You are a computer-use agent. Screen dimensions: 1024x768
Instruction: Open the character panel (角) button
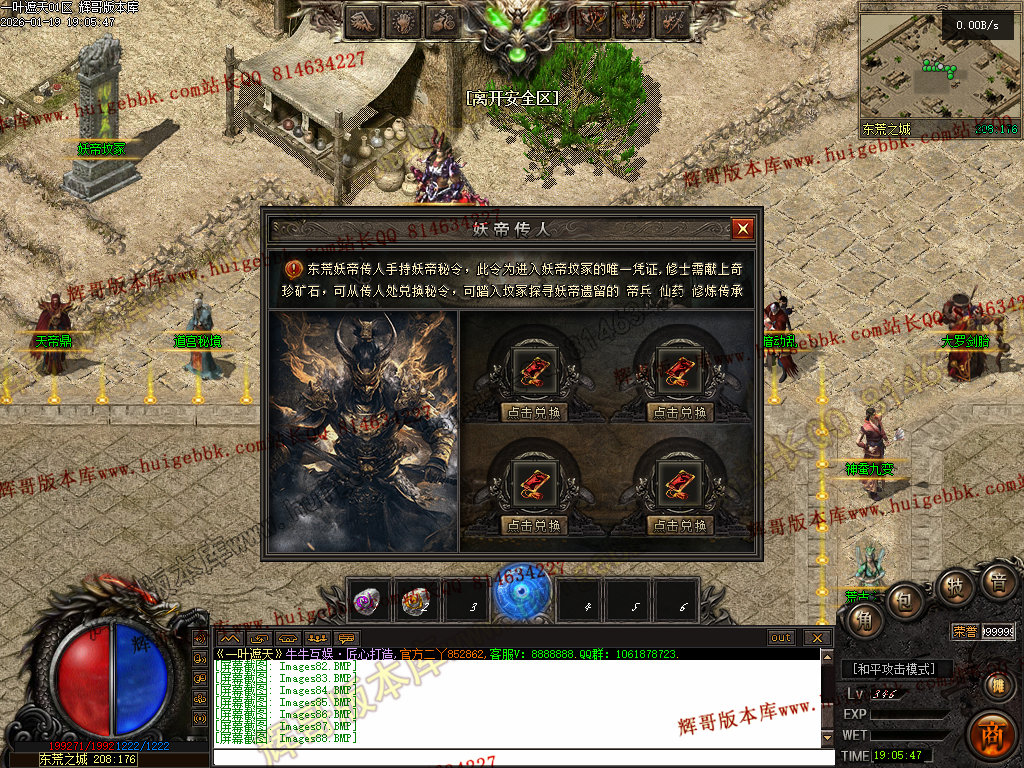click(863, 620)
